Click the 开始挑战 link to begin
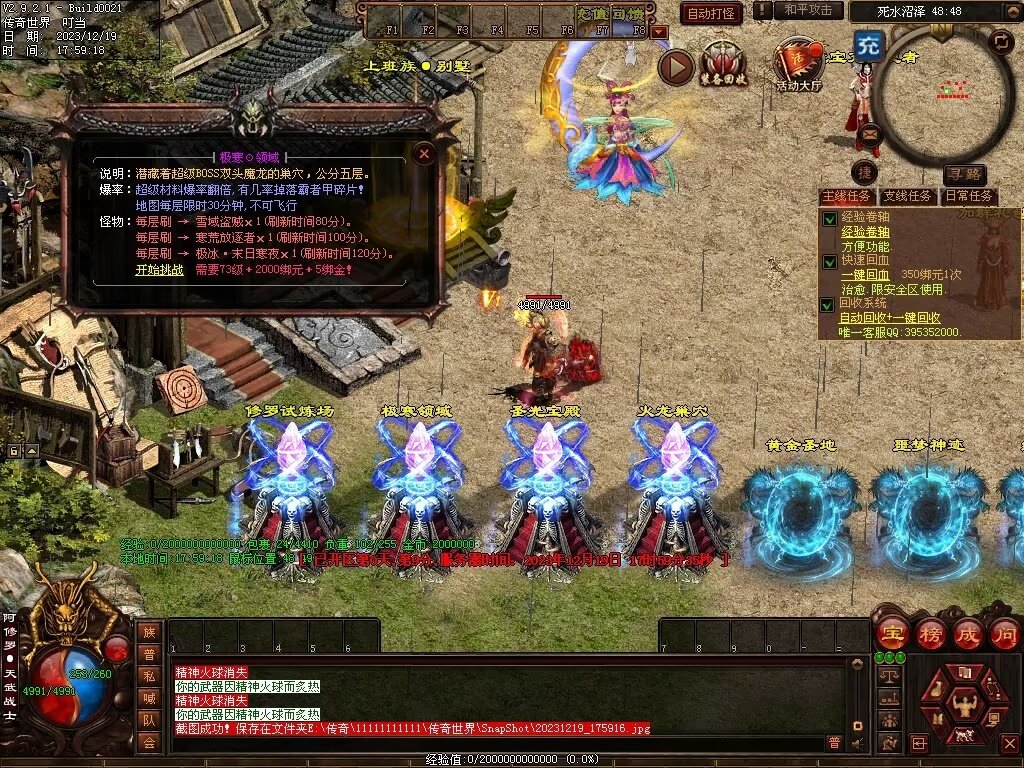Screen dimensions: 1024x768 [x=159, y=269]
